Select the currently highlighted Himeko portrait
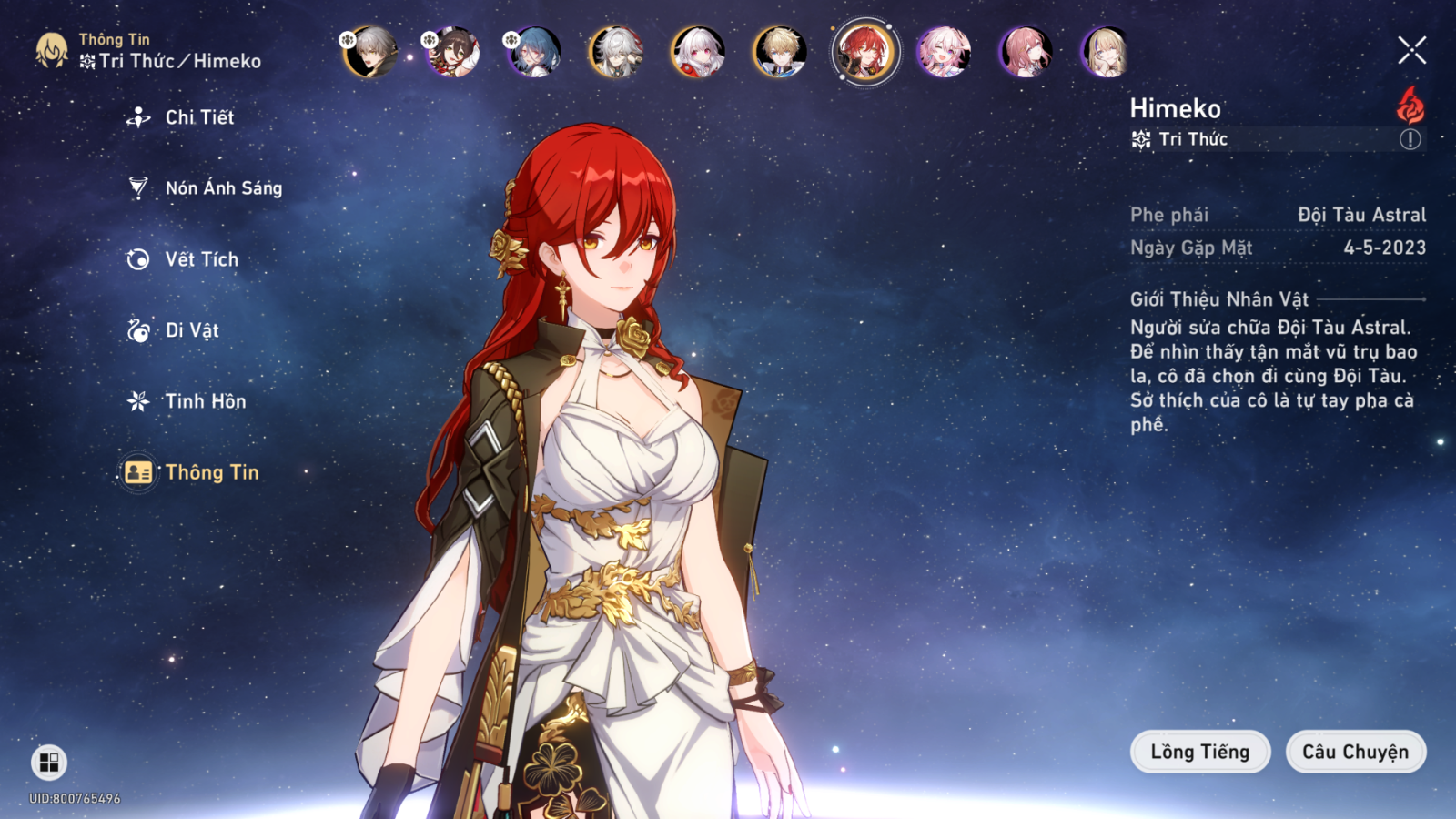 (x=864, y=52)
